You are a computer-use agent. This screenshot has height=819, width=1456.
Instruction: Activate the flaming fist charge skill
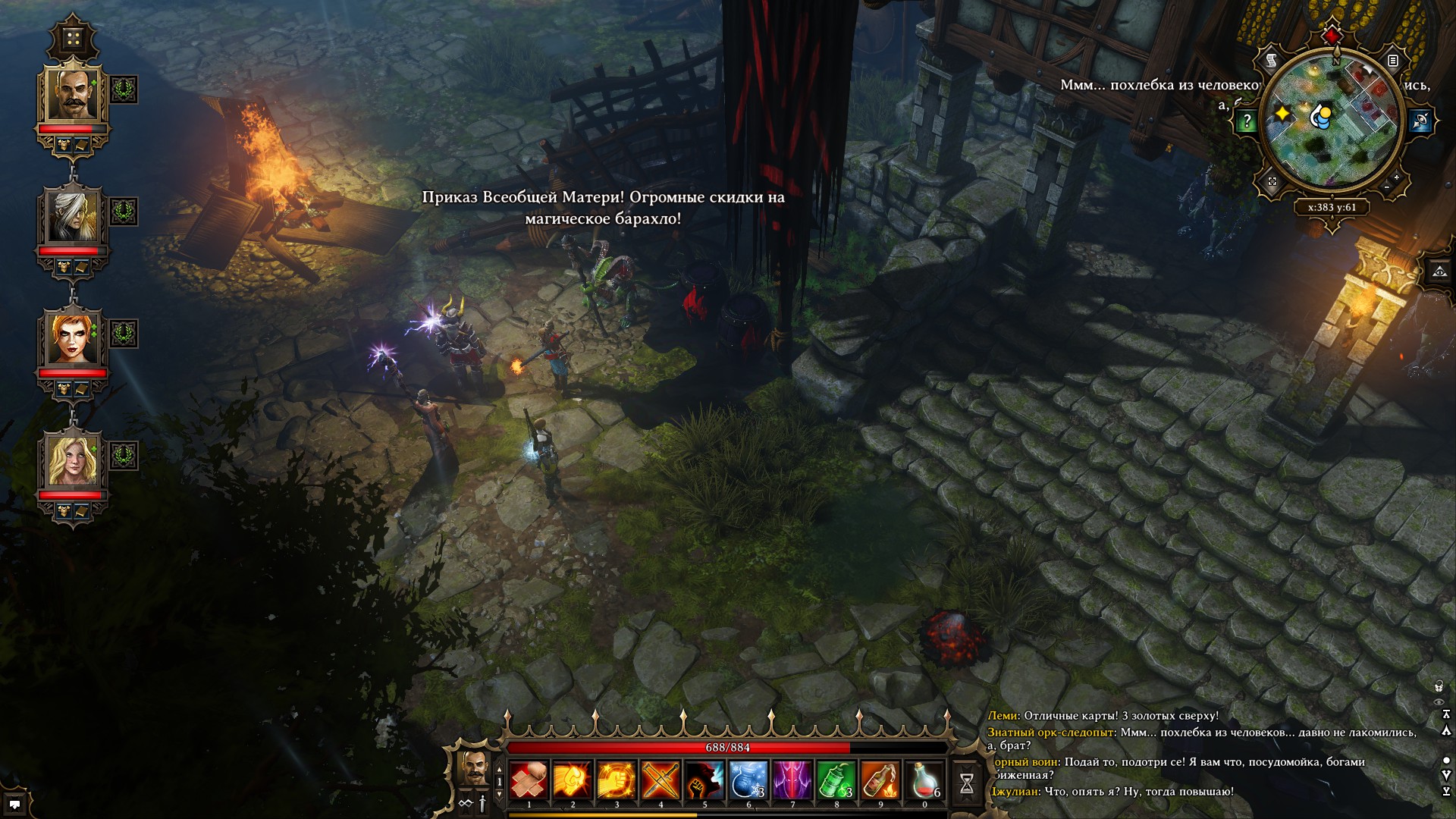(573, 780)
